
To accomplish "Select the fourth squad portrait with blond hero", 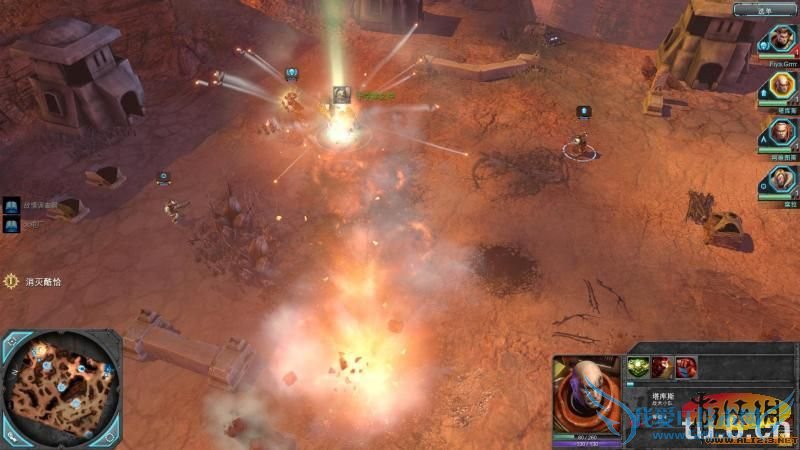I will [x=780, y=180].
